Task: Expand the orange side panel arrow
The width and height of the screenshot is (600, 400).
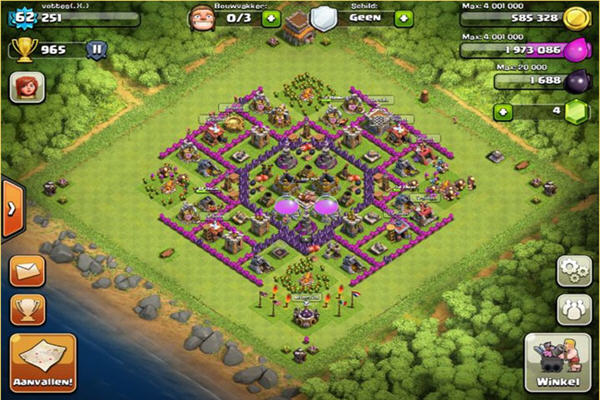Action: (x=11, y=208)
